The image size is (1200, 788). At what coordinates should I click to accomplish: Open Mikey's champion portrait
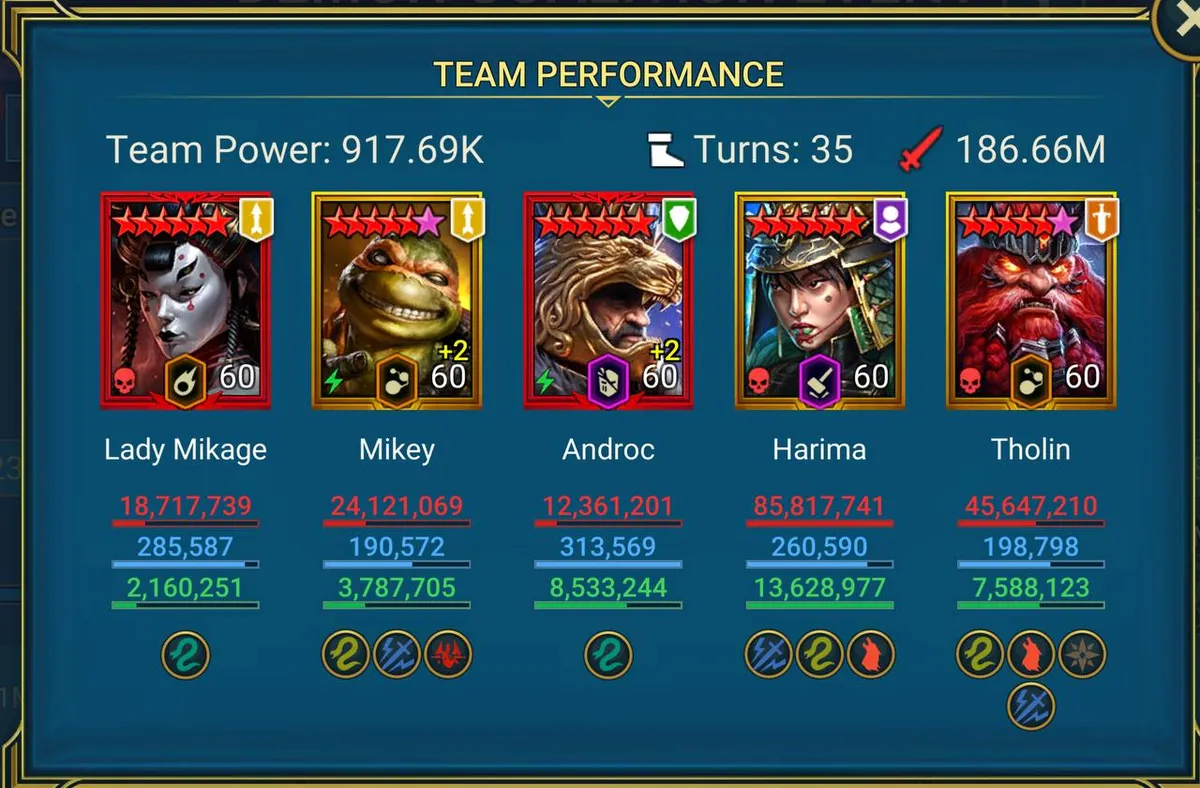point(397,300)
